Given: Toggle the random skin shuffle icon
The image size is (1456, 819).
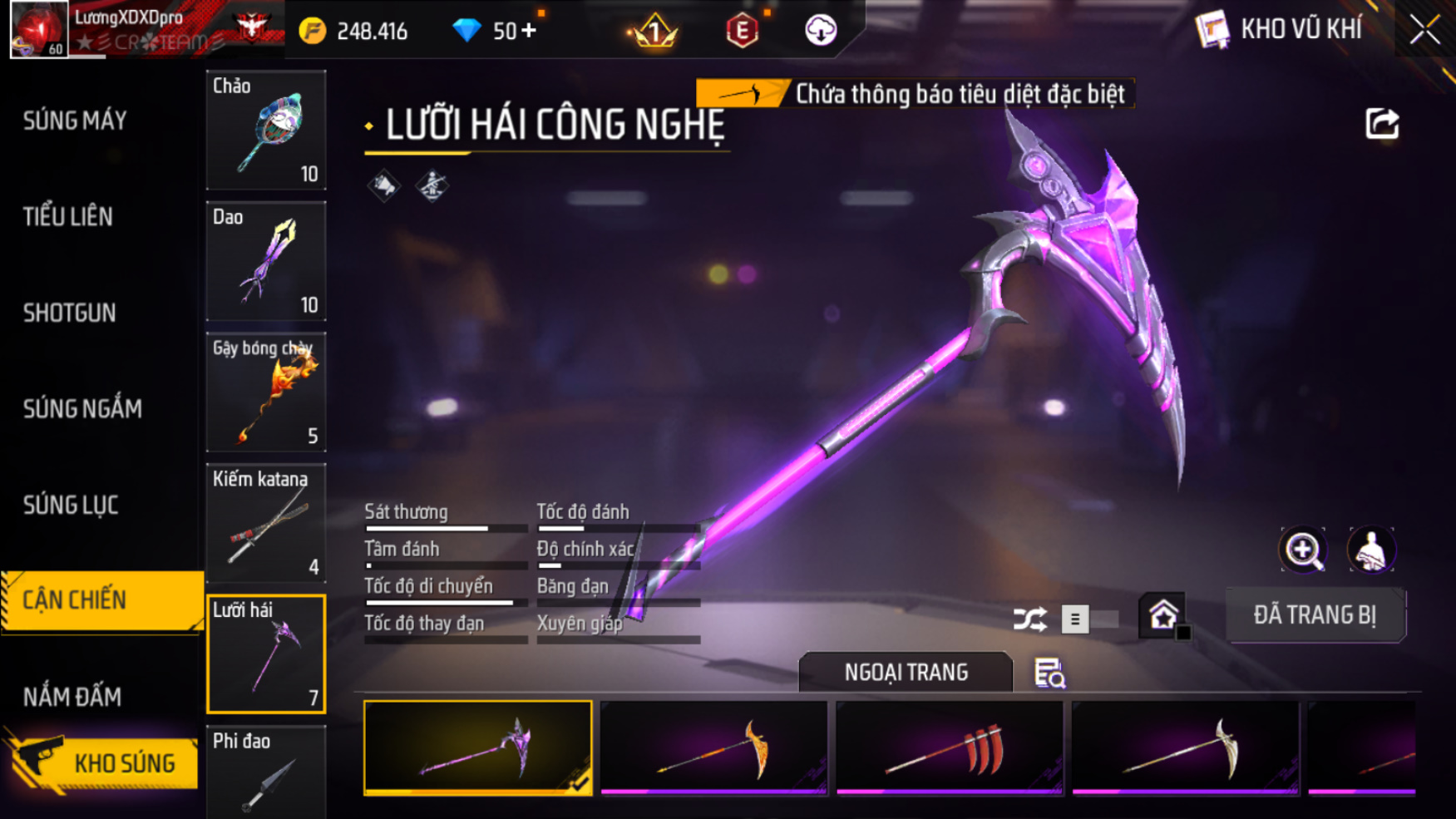Looking at the screenshot, I should pos(1029,619).
